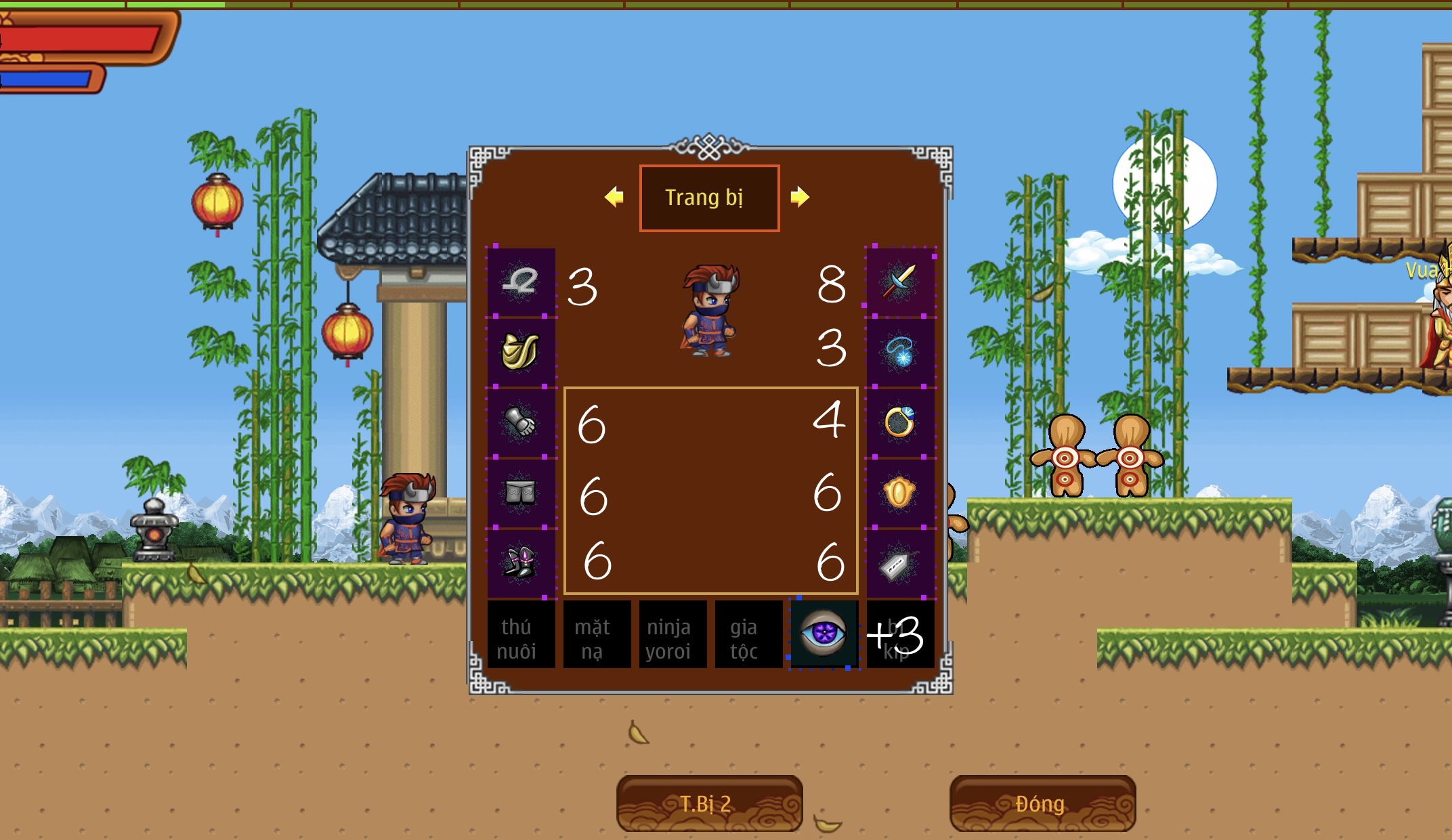Close the equipment panel with Đóng
This screenshot has height=840, width=1452.
pos(1042,803)
